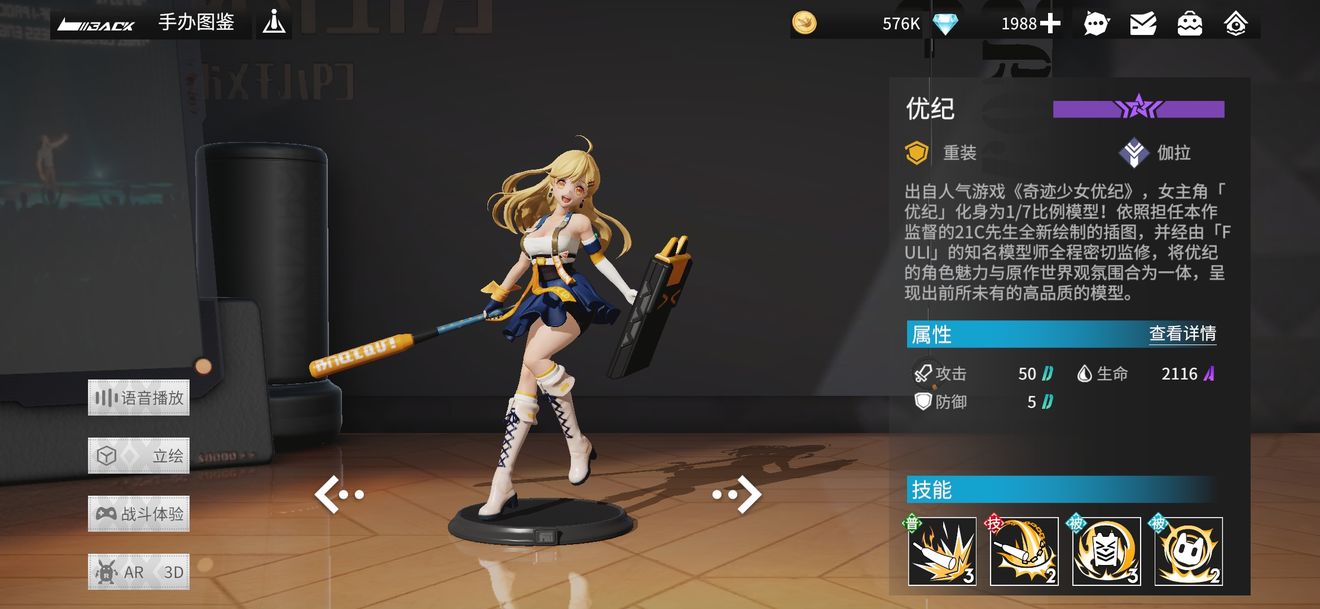View attribute details (查看详情)
The image size is (1320, 609).
click(1182, 334)
